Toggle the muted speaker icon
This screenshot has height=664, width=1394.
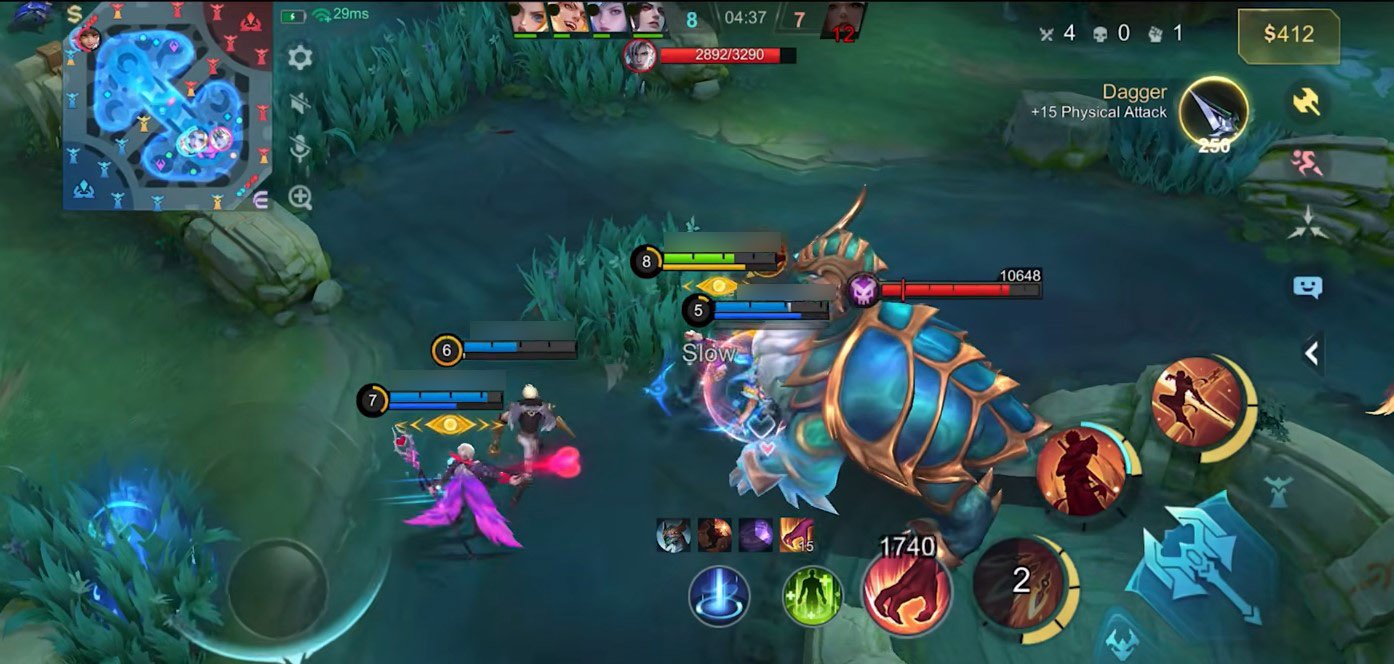pos(299,103)
